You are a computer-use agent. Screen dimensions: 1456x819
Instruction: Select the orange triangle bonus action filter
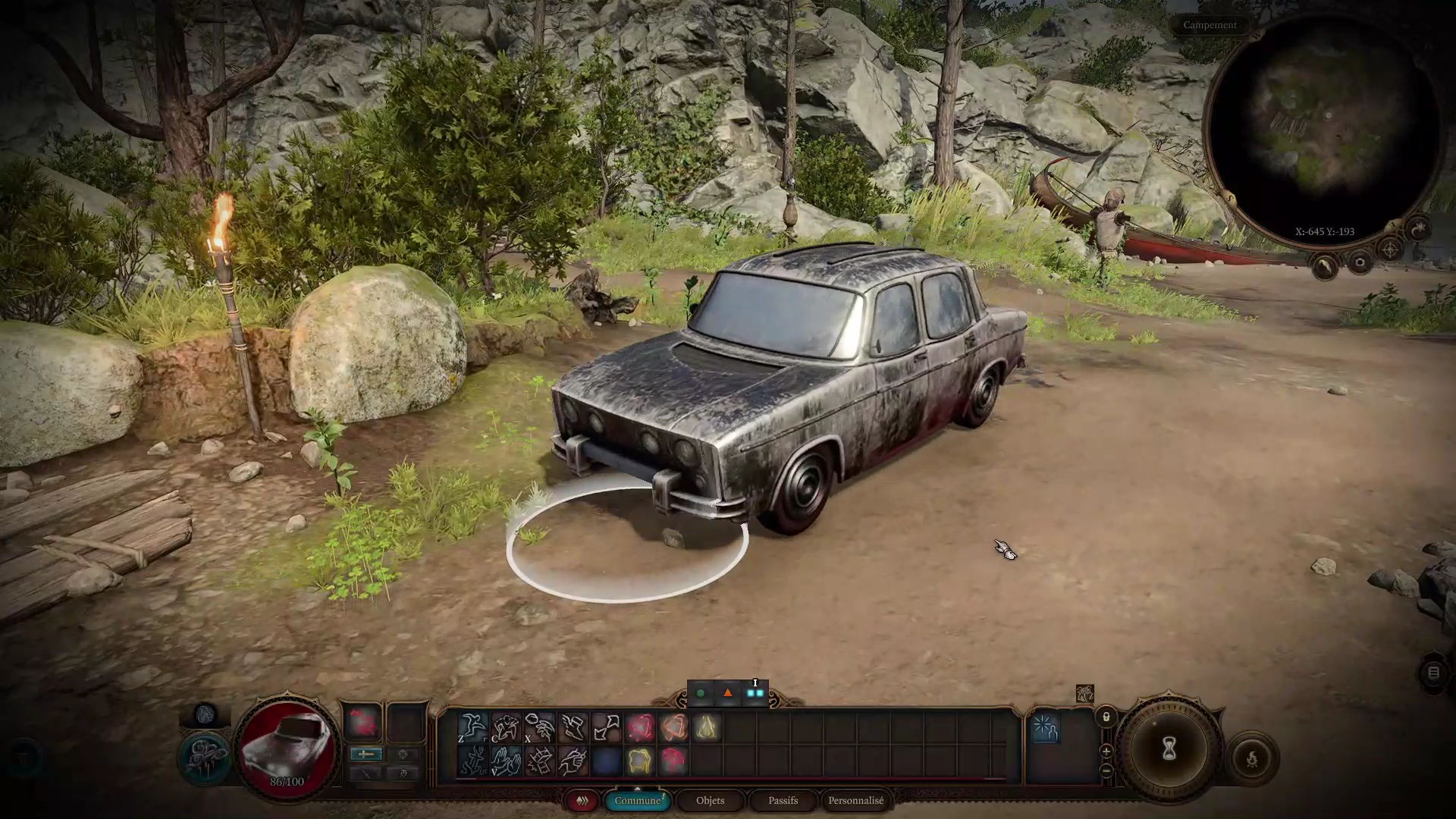(728, 693)
